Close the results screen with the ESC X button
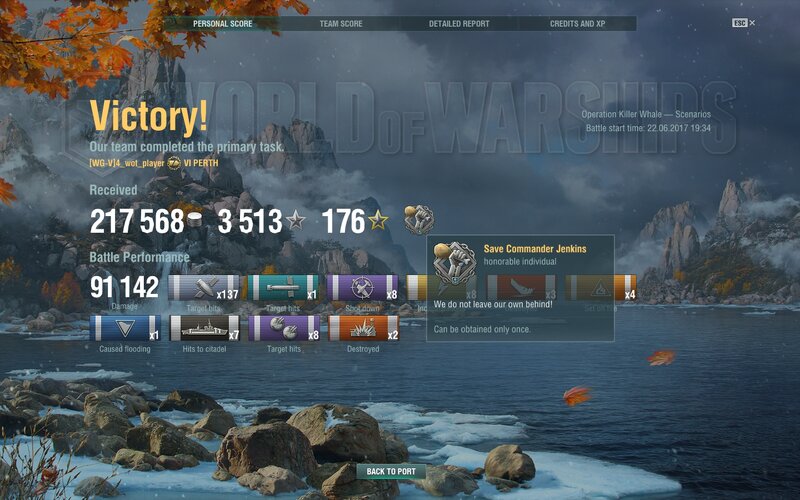Viewport: 800px width, 500px height. (x=745, y=22)
